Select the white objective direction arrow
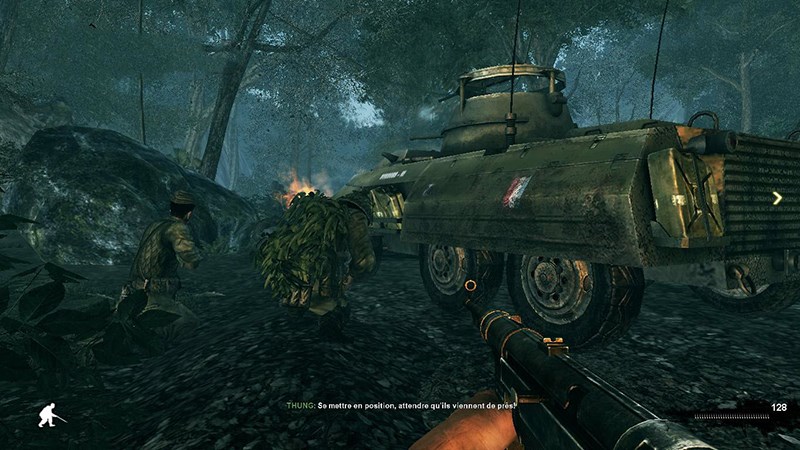This screenshot has height=450, width=800. coord(777,198)
